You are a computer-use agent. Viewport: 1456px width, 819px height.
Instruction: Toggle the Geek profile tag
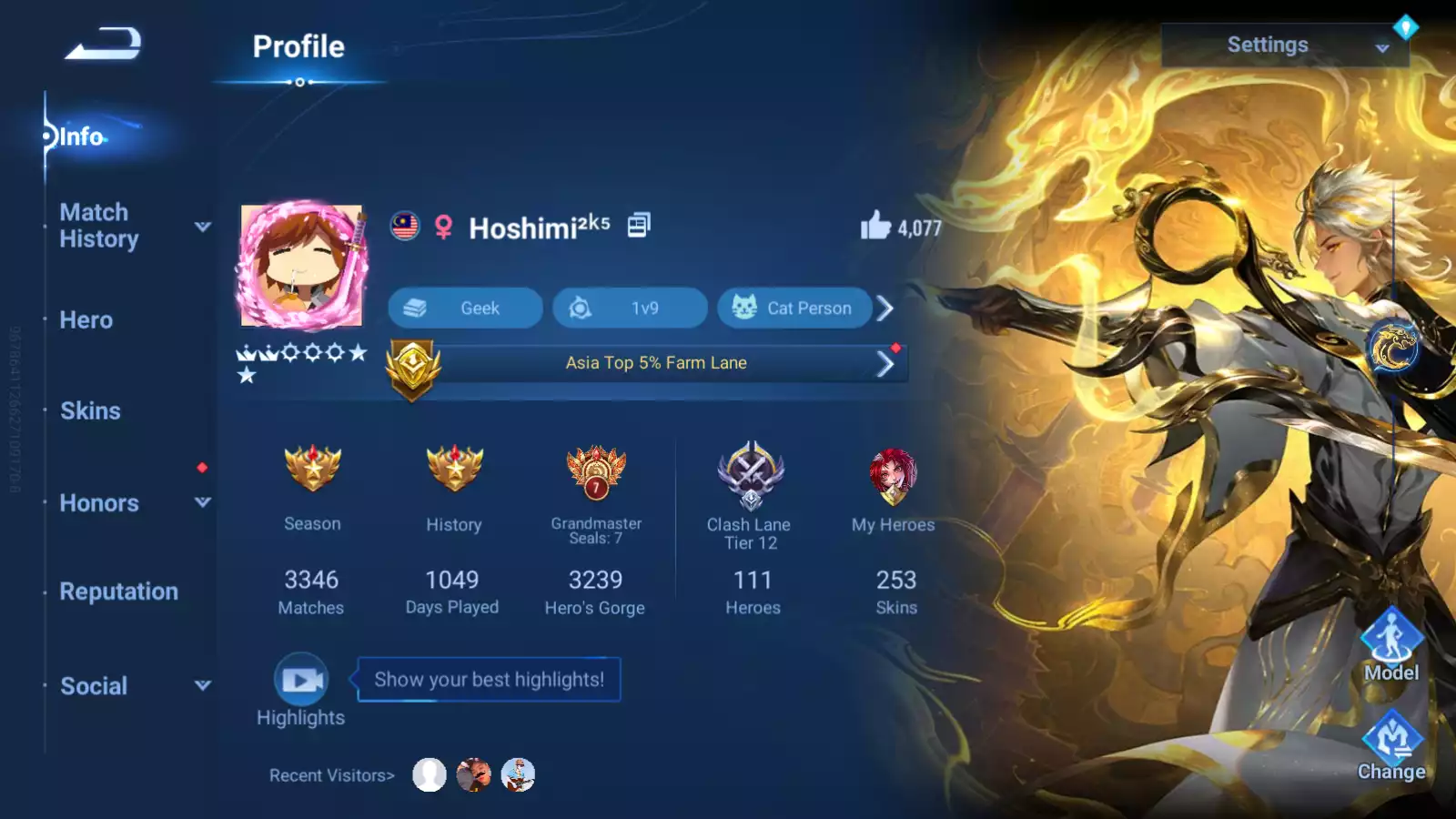464,308
